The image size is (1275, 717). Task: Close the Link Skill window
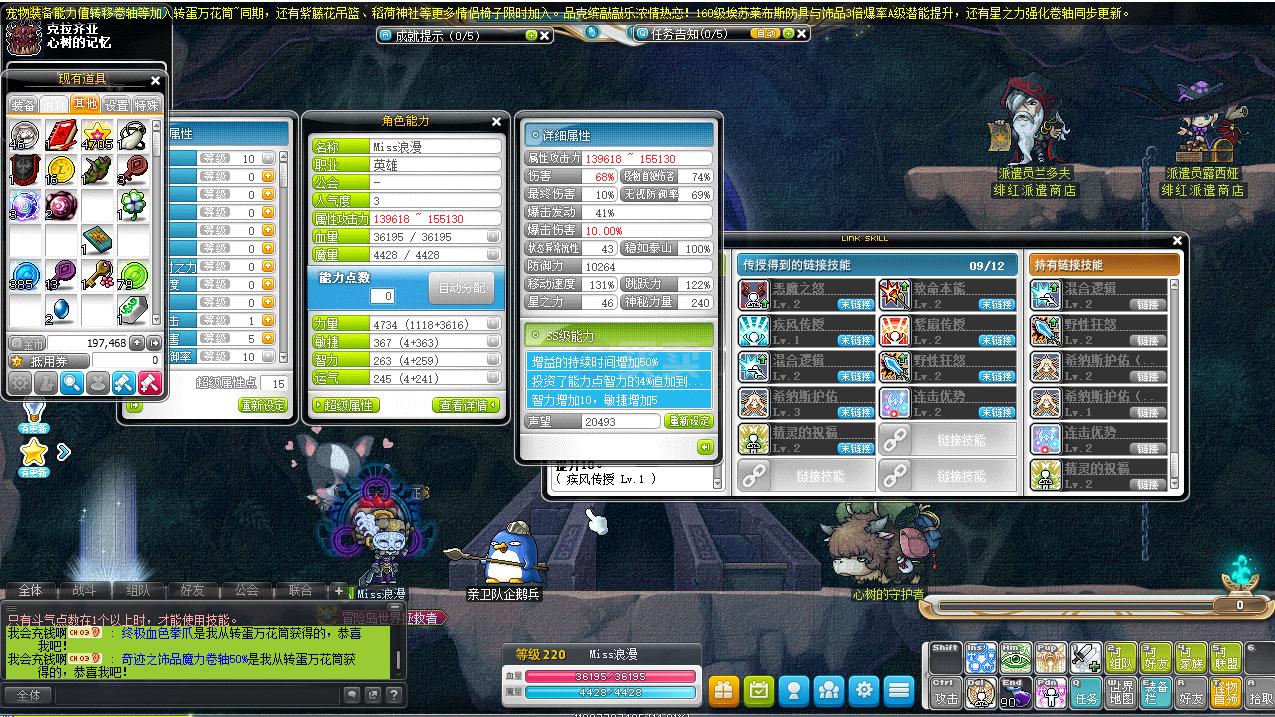pyautogui.click(x=1178, y=240)
